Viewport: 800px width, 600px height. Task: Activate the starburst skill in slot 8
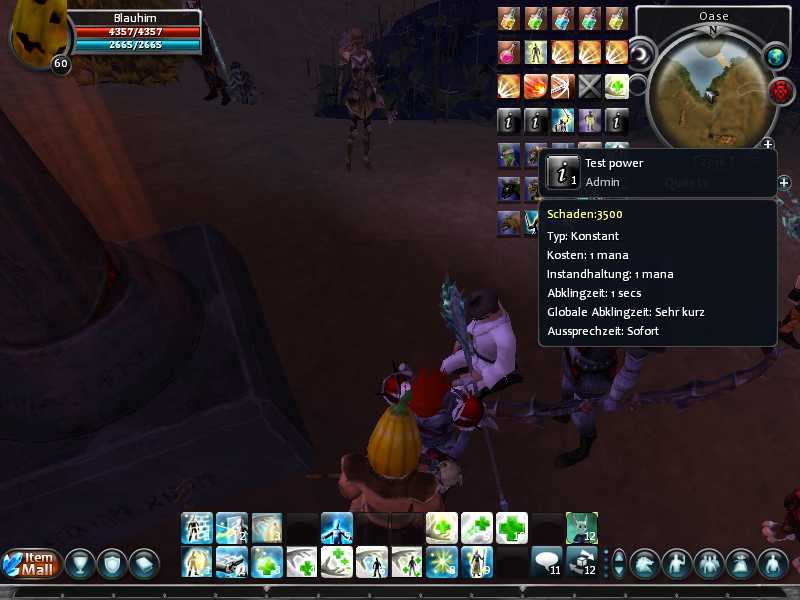(441, 563)
